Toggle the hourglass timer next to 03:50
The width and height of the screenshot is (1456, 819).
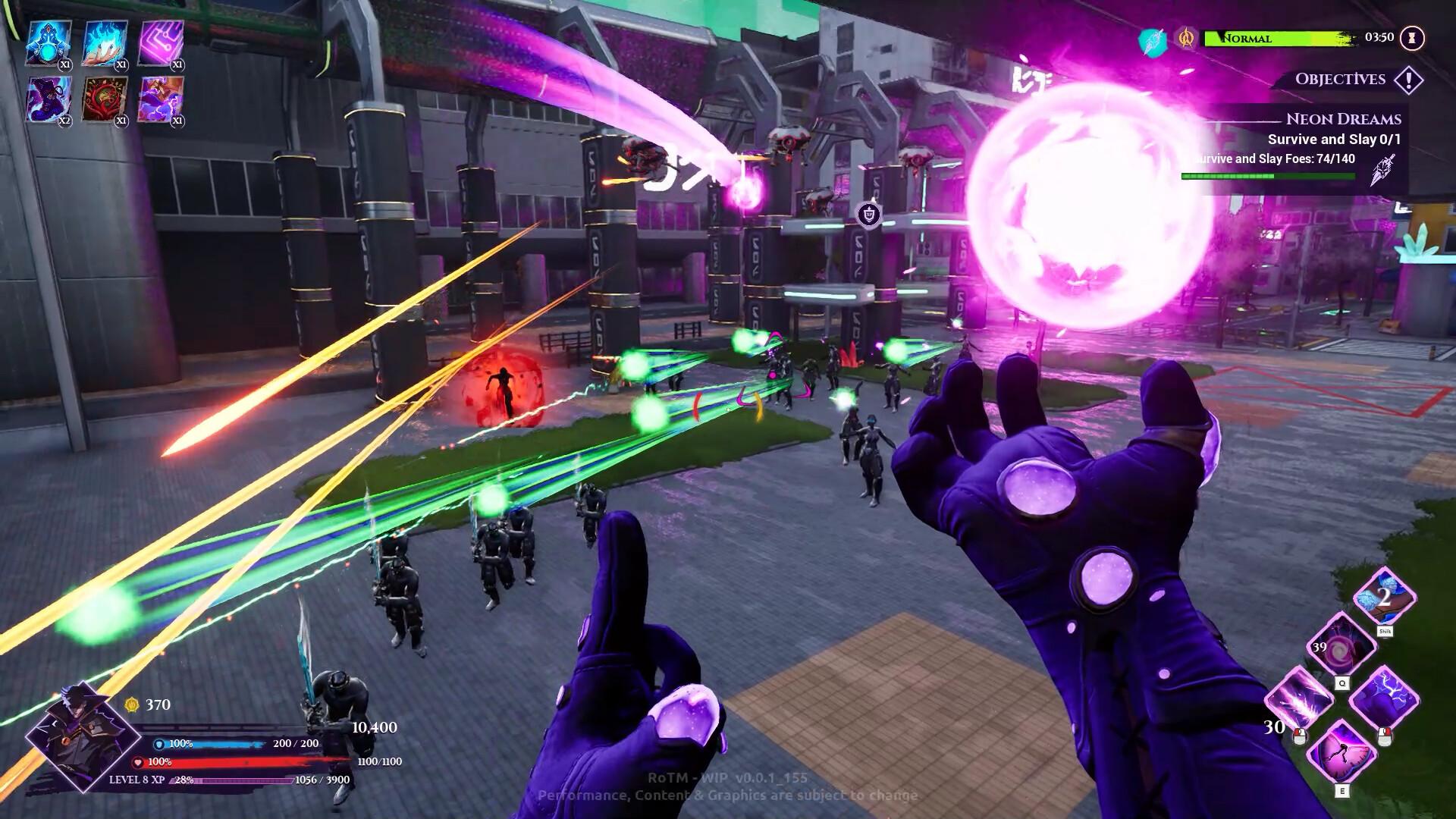point(1412,36)
